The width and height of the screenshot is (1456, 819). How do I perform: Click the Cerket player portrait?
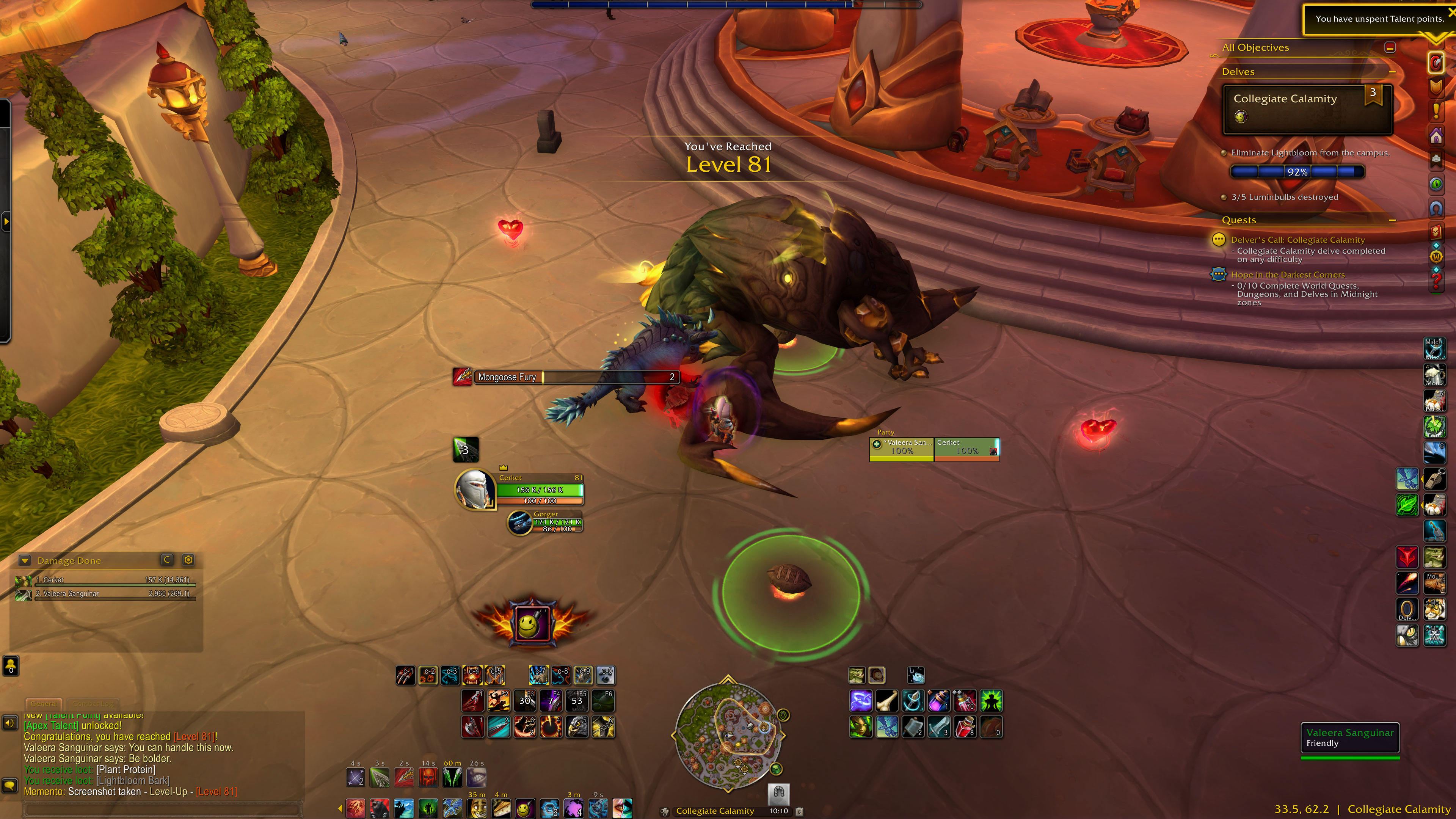coord(474,489)
